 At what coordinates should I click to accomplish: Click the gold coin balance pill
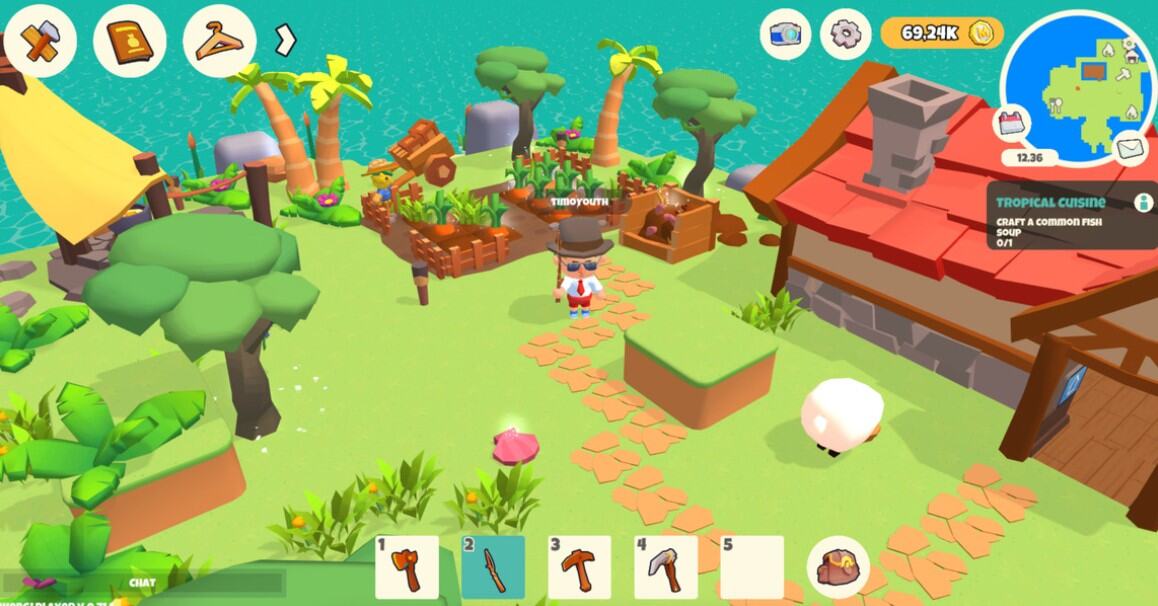coord(941,33)
